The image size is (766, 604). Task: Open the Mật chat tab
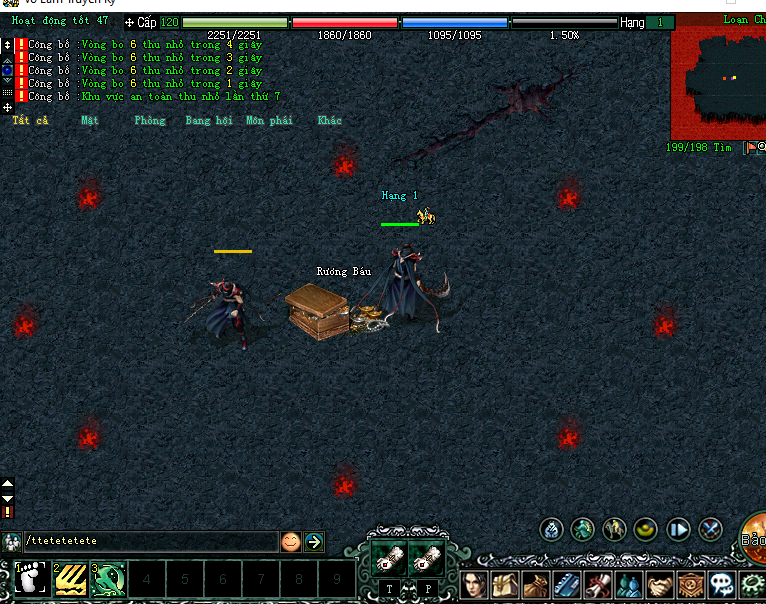tap(90, 120)
